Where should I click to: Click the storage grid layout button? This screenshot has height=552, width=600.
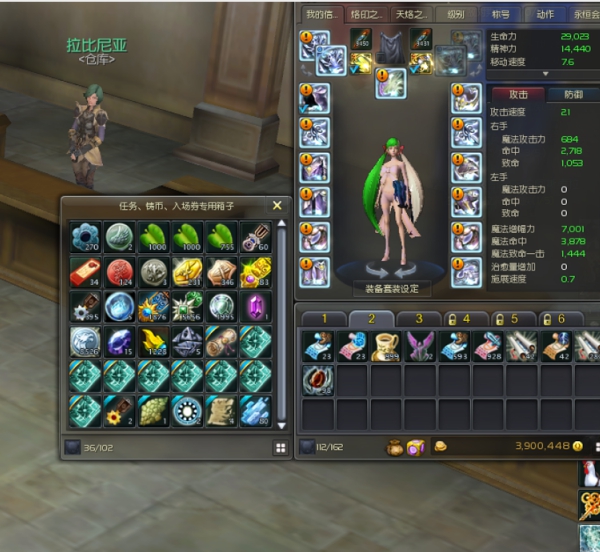pyautogui.click(x=282, y=448)
